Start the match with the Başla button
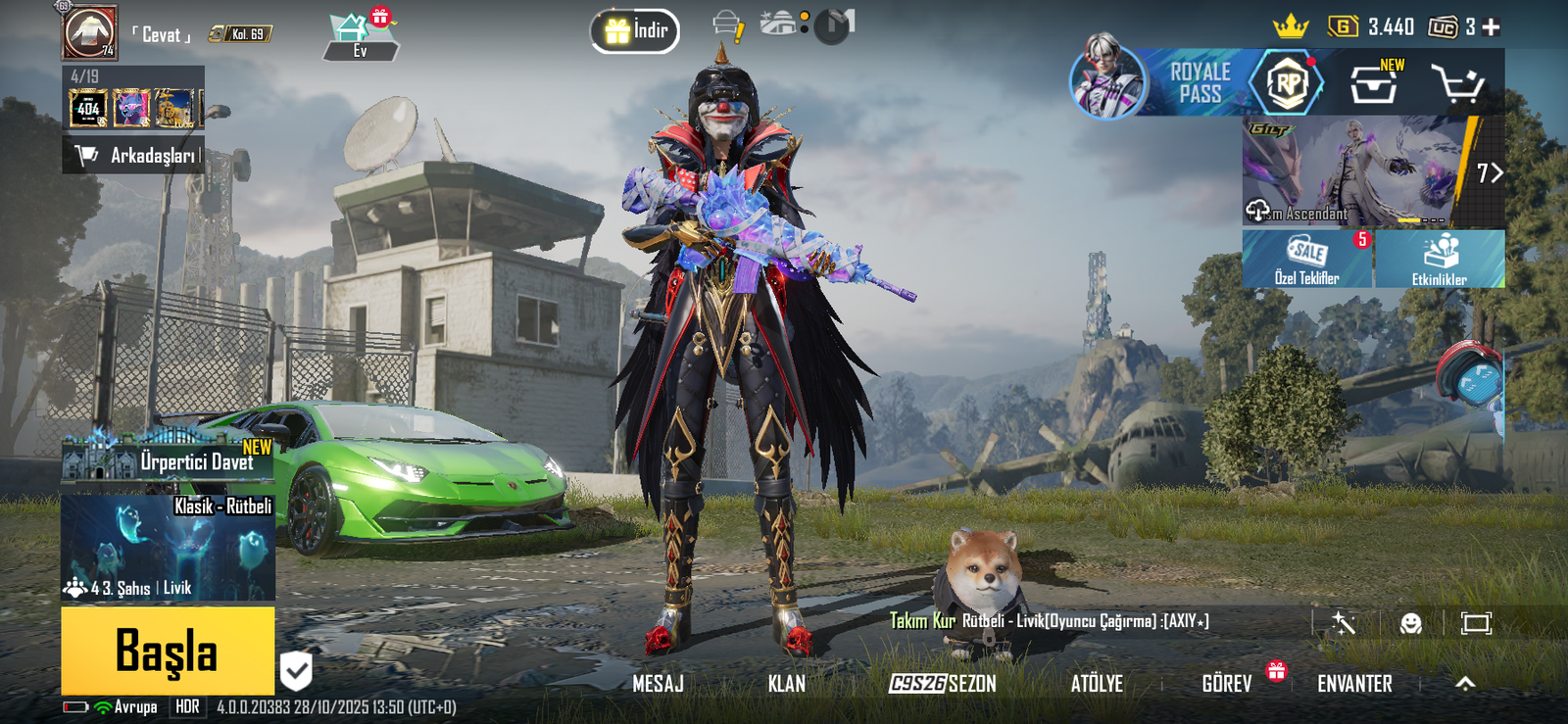 click(168, 651)
